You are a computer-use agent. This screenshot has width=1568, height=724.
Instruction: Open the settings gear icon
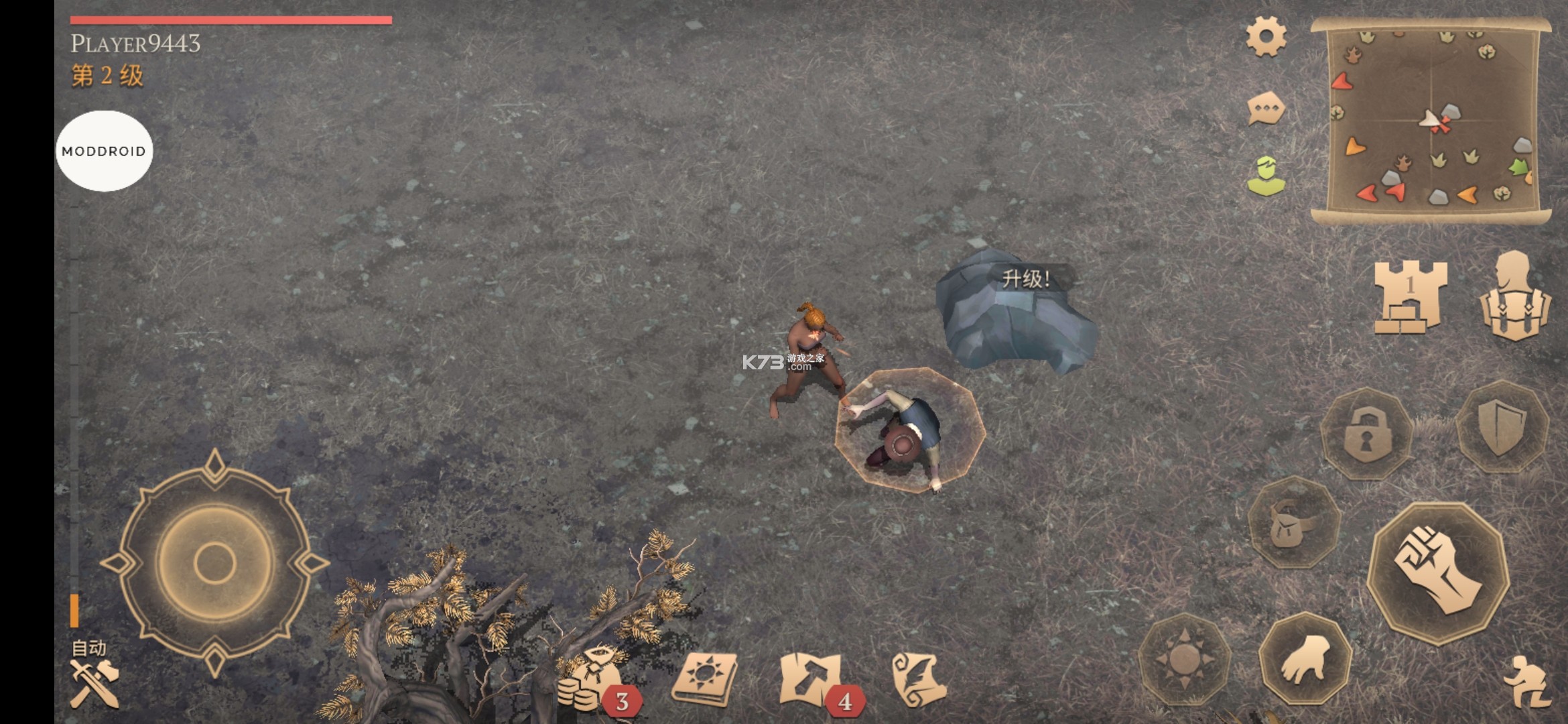tap(1266, 37)
